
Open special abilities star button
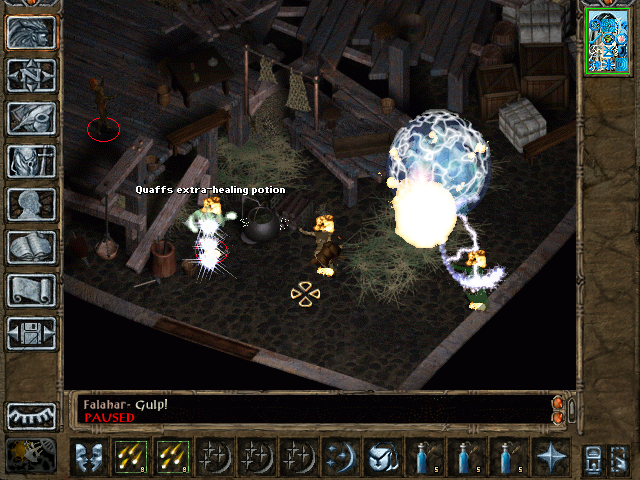pyautogui.click(x=551, y=456)
